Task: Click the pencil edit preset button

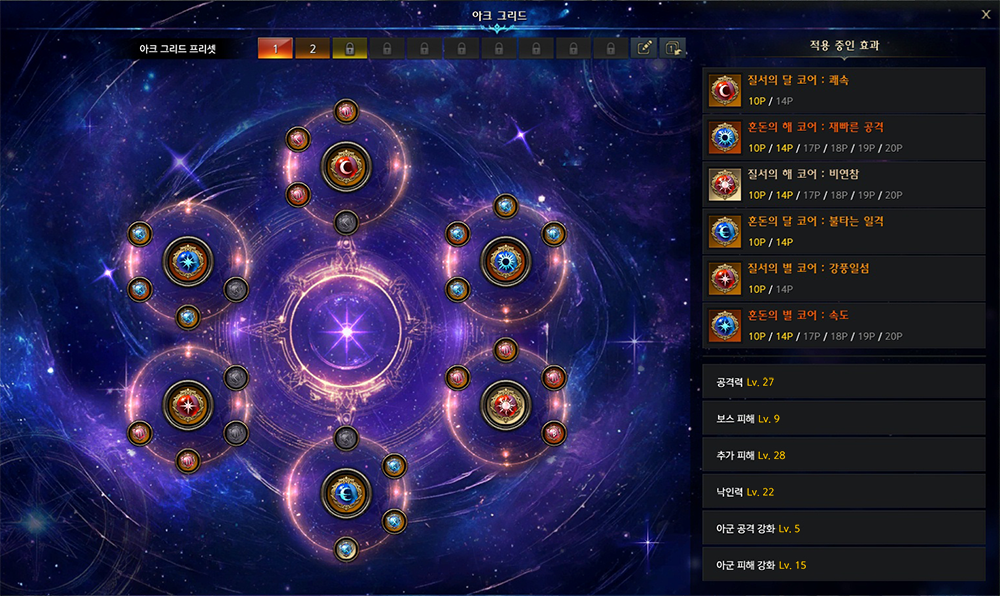Action: (645, 48)
